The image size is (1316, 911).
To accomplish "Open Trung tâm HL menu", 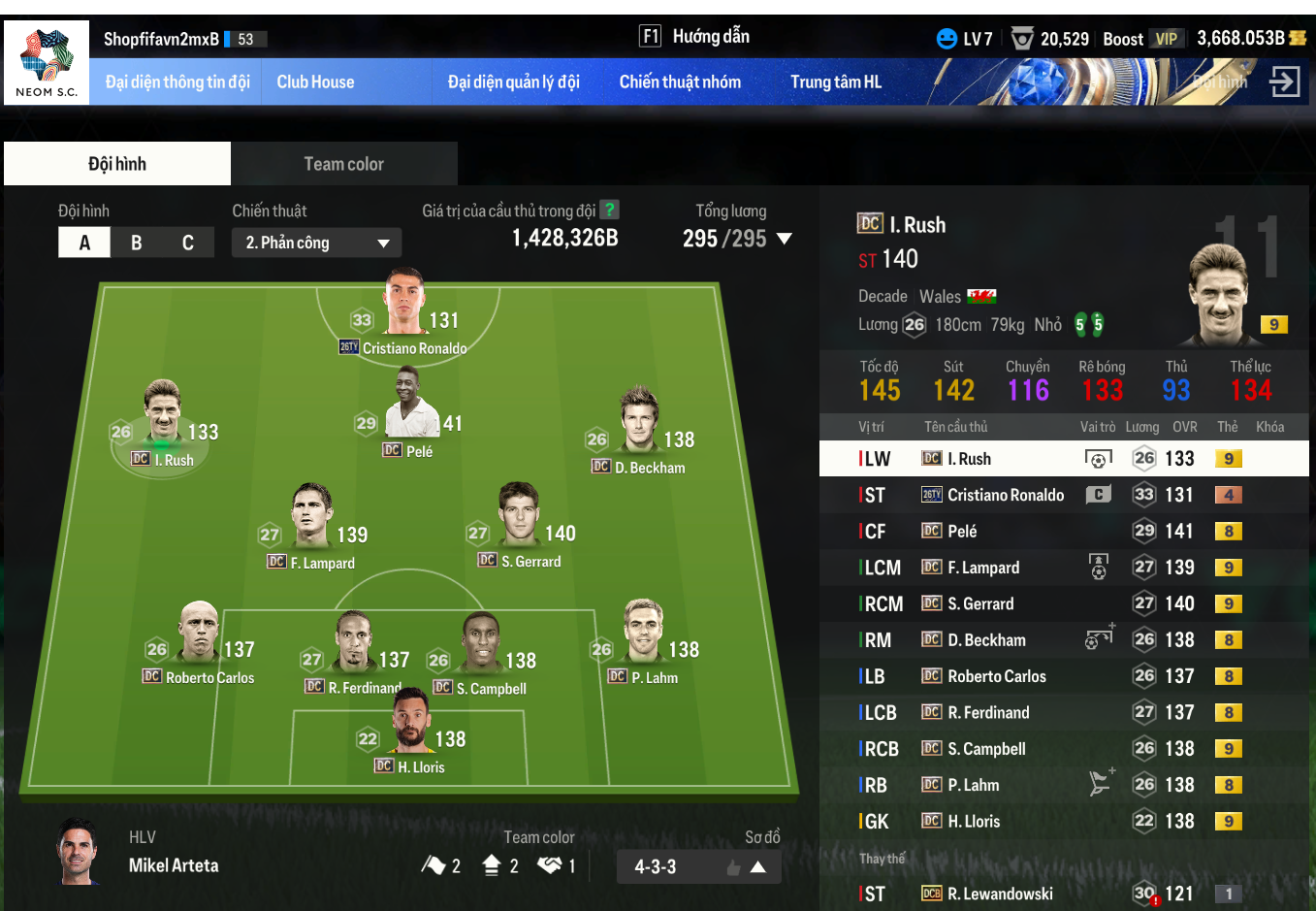I will pyautogui.click(x=835, y=82).
